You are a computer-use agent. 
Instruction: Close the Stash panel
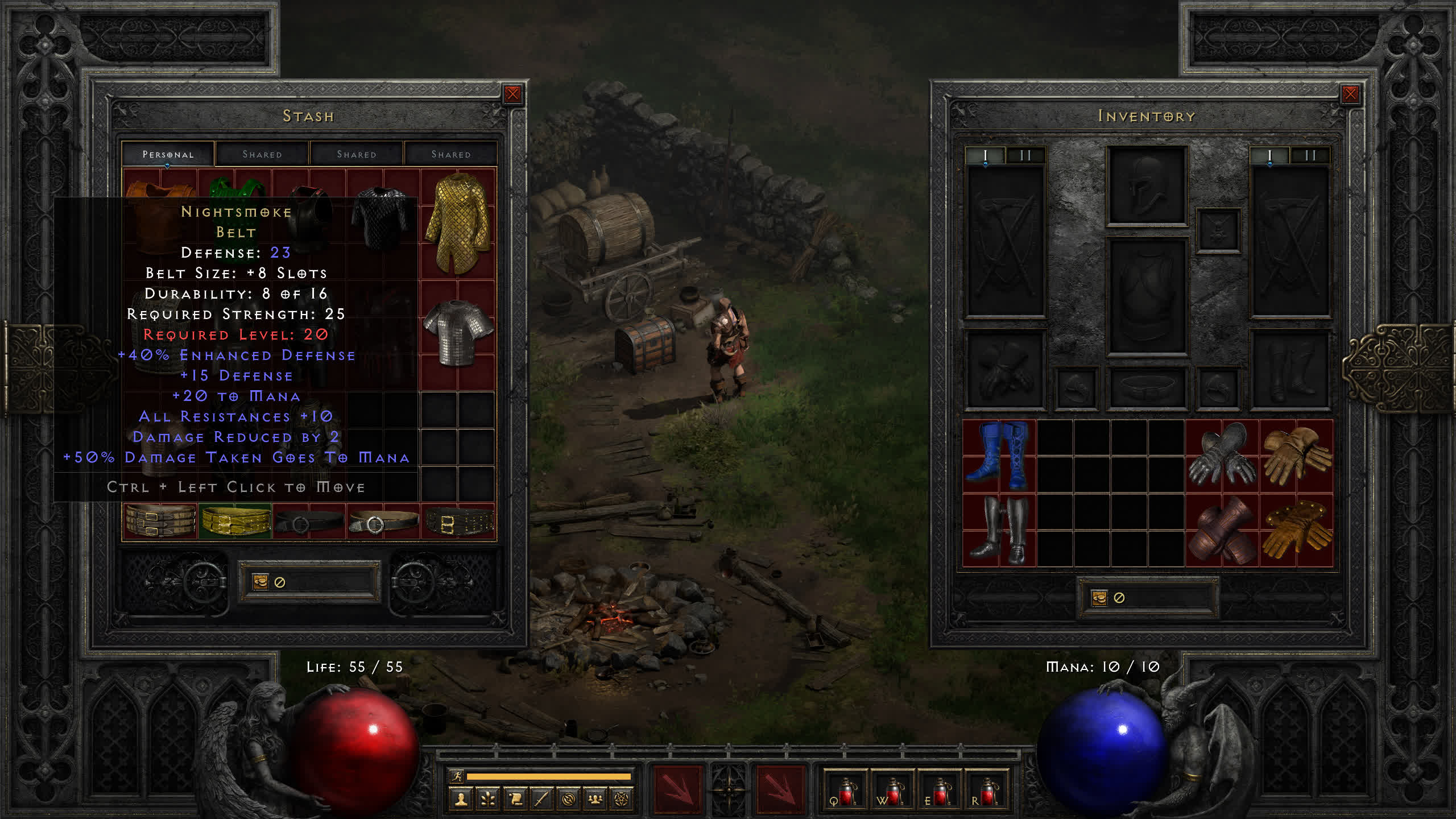click(x=512, y=94)
